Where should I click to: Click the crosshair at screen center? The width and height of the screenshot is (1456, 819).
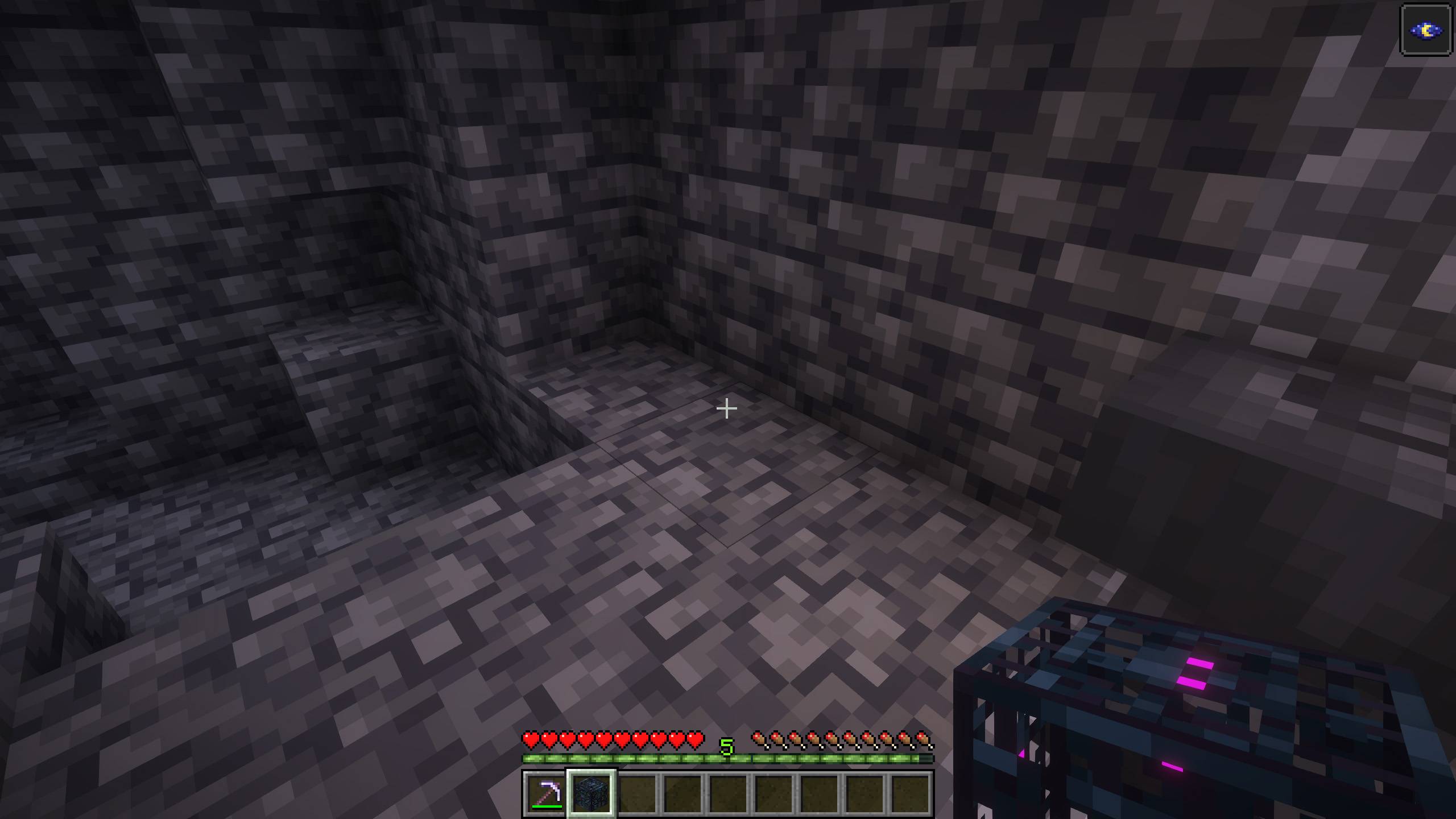[727, 408]
